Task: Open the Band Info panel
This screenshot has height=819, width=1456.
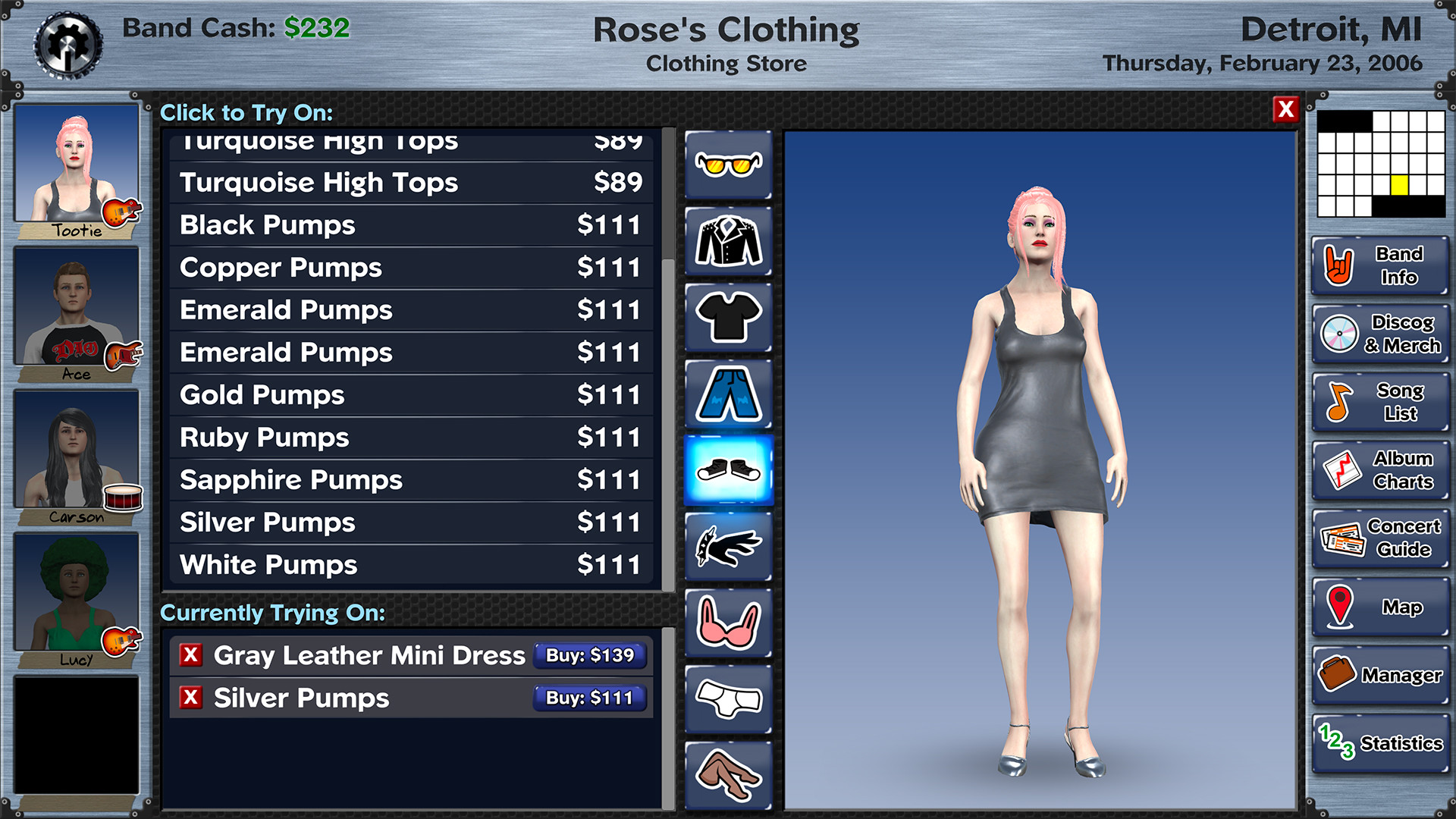Action: point(1379,266)
